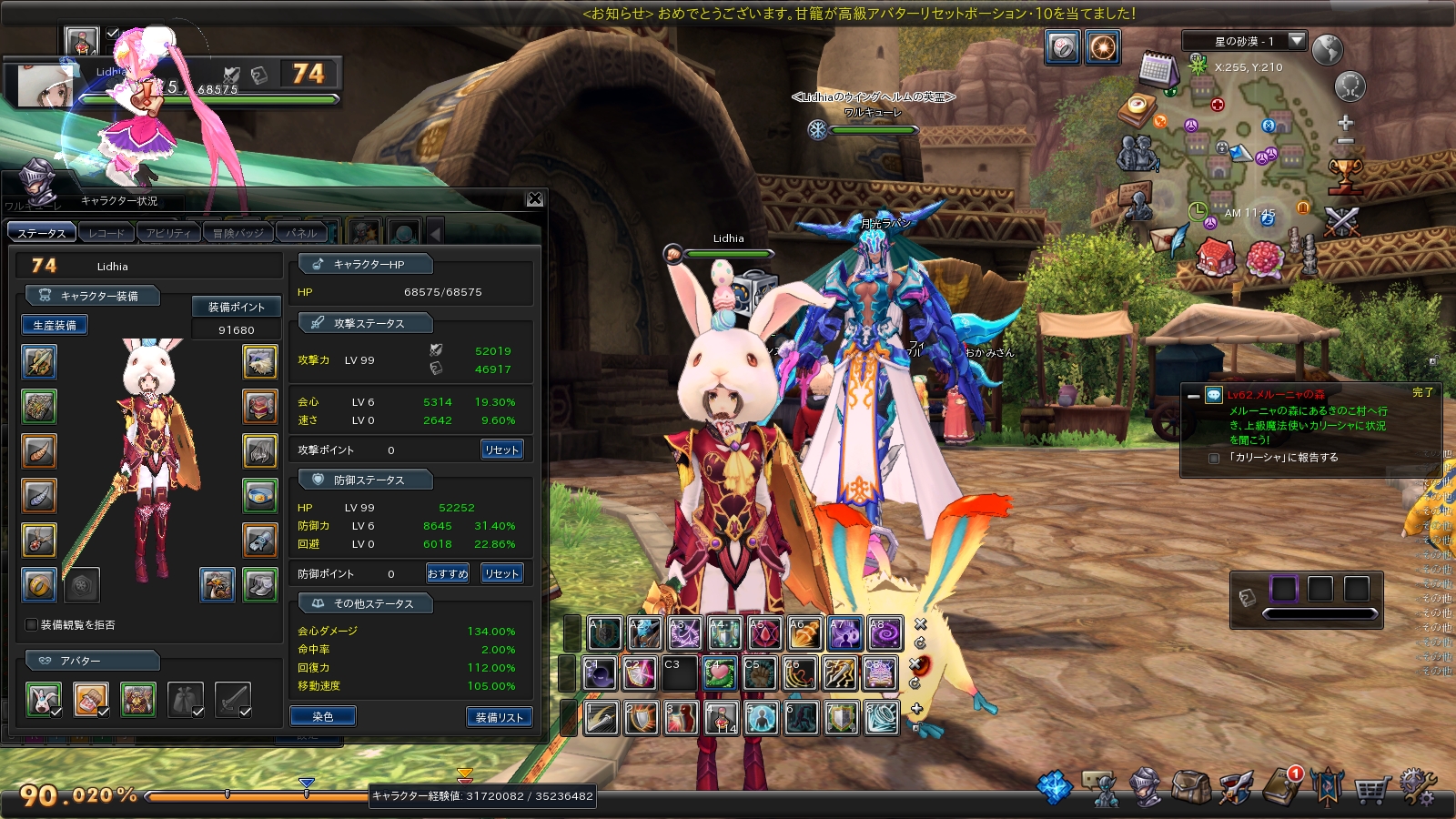Switch to the アビリティ tab
The width and height of the screenshot is (1456, 819).
click(169, 232)
